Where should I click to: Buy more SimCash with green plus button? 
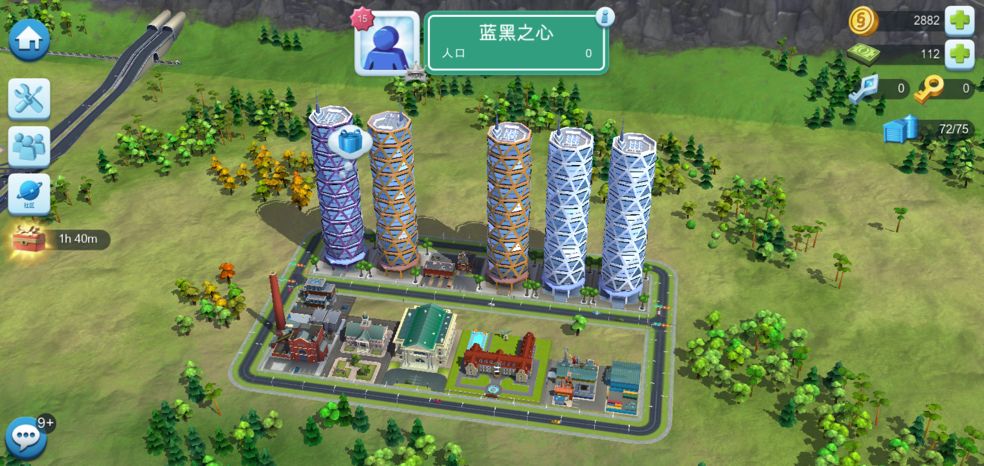click(959, 54)
